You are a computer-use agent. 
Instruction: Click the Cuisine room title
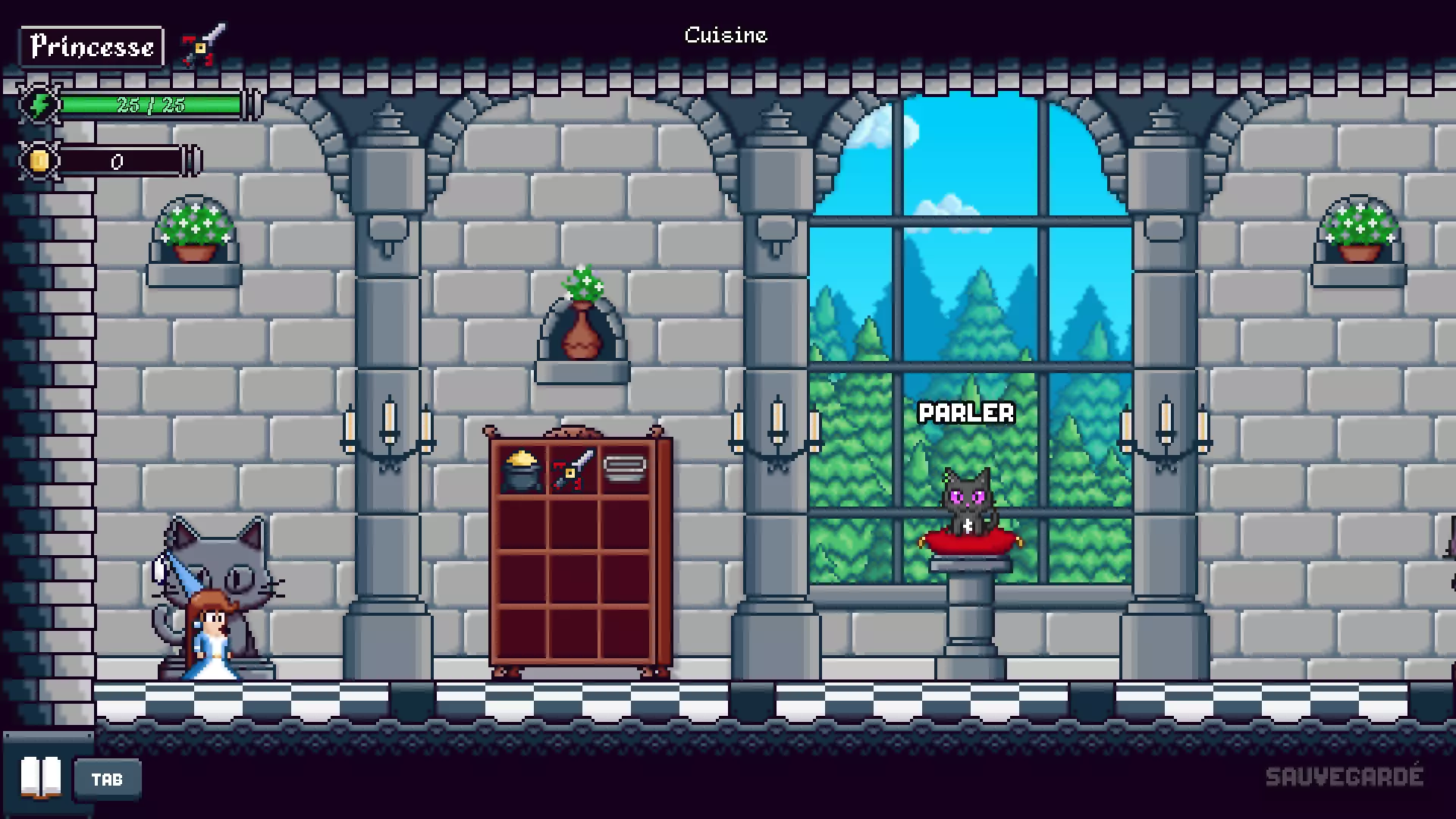pos(725,35)
